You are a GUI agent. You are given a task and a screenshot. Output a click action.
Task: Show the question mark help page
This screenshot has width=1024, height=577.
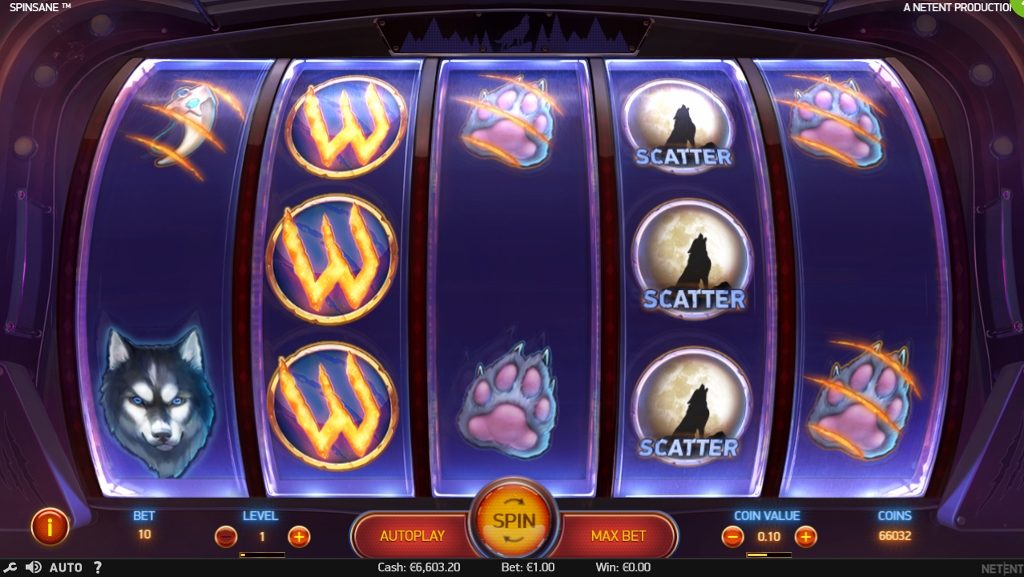(97, 568)
